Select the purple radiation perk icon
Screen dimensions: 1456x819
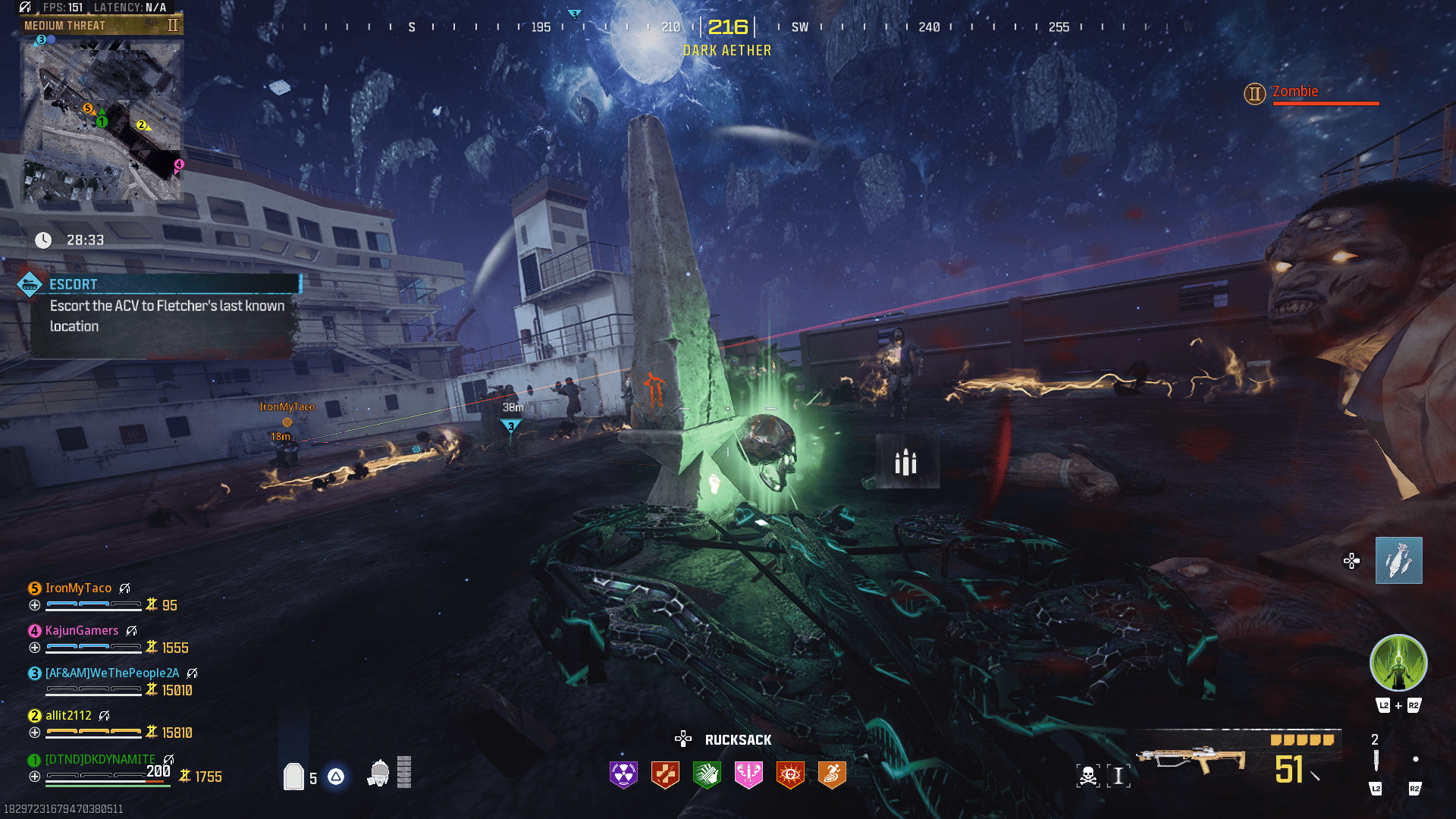coord(623,774)
